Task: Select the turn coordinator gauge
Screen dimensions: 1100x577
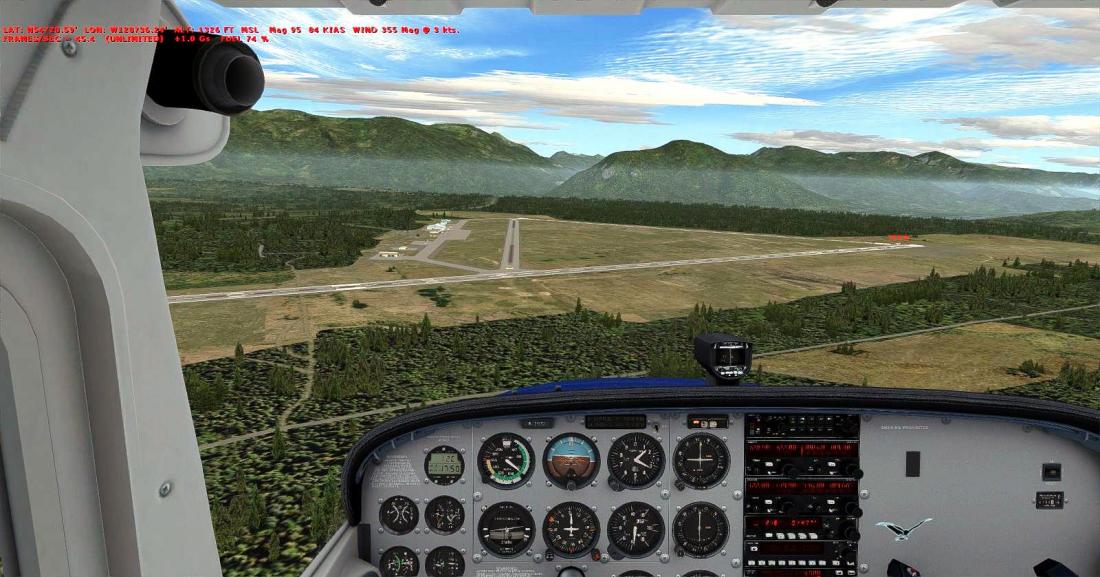Action: (506, 528)
